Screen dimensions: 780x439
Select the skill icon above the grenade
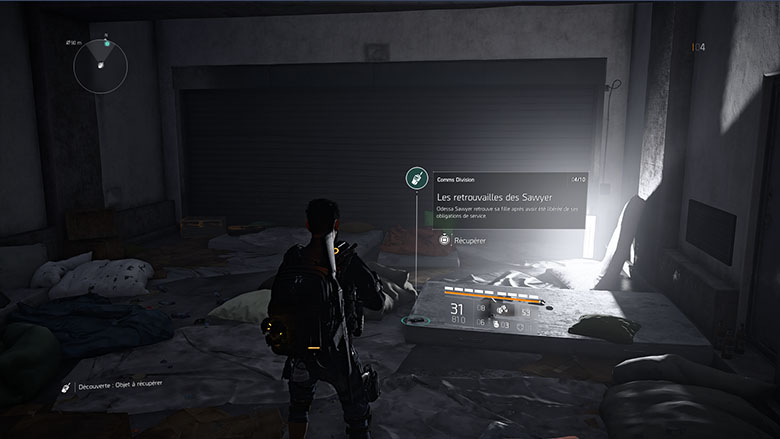click(x=500, y=311)
